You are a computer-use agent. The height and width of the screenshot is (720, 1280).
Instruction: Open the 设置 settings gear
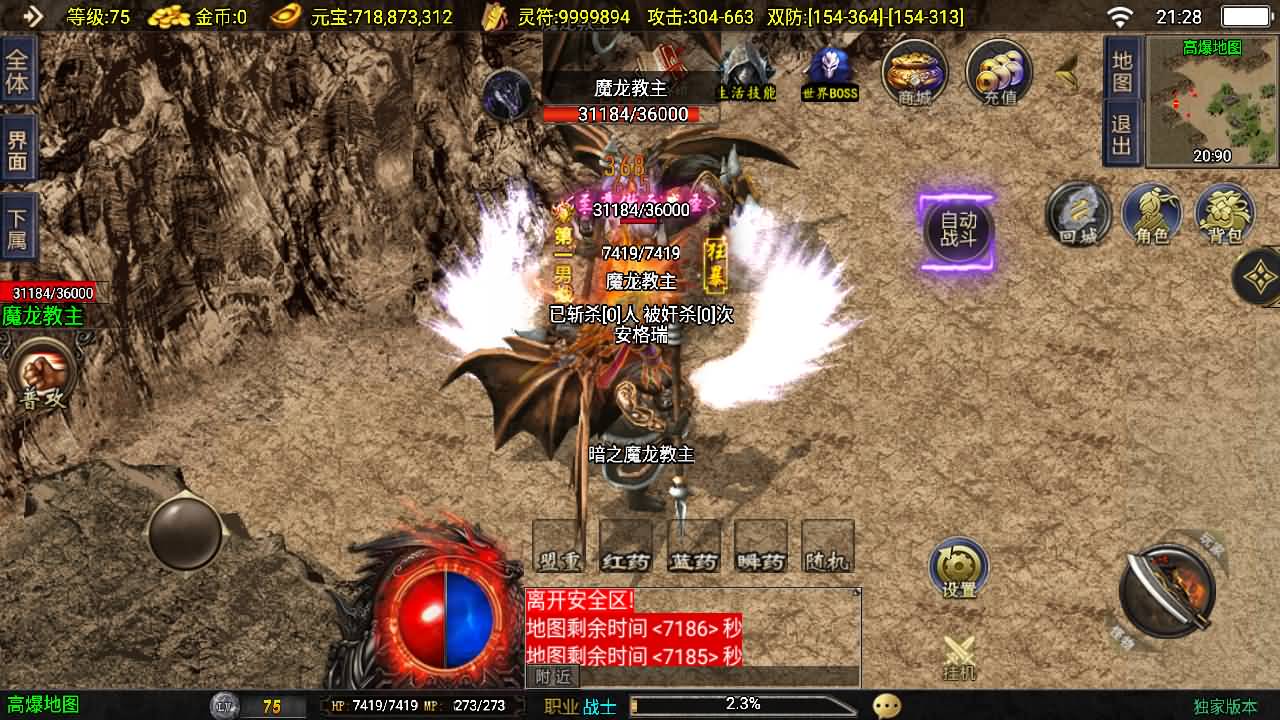point(959,568)
